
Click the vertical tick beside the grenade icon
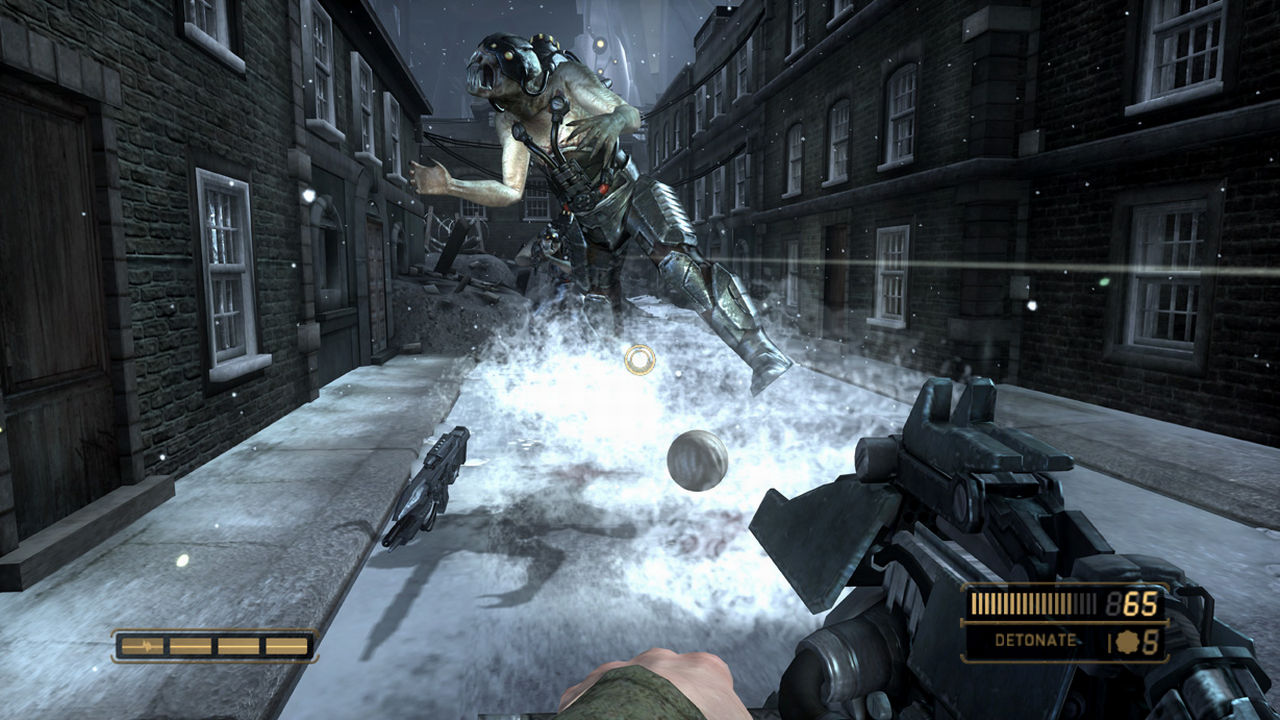click(1110, 640)
